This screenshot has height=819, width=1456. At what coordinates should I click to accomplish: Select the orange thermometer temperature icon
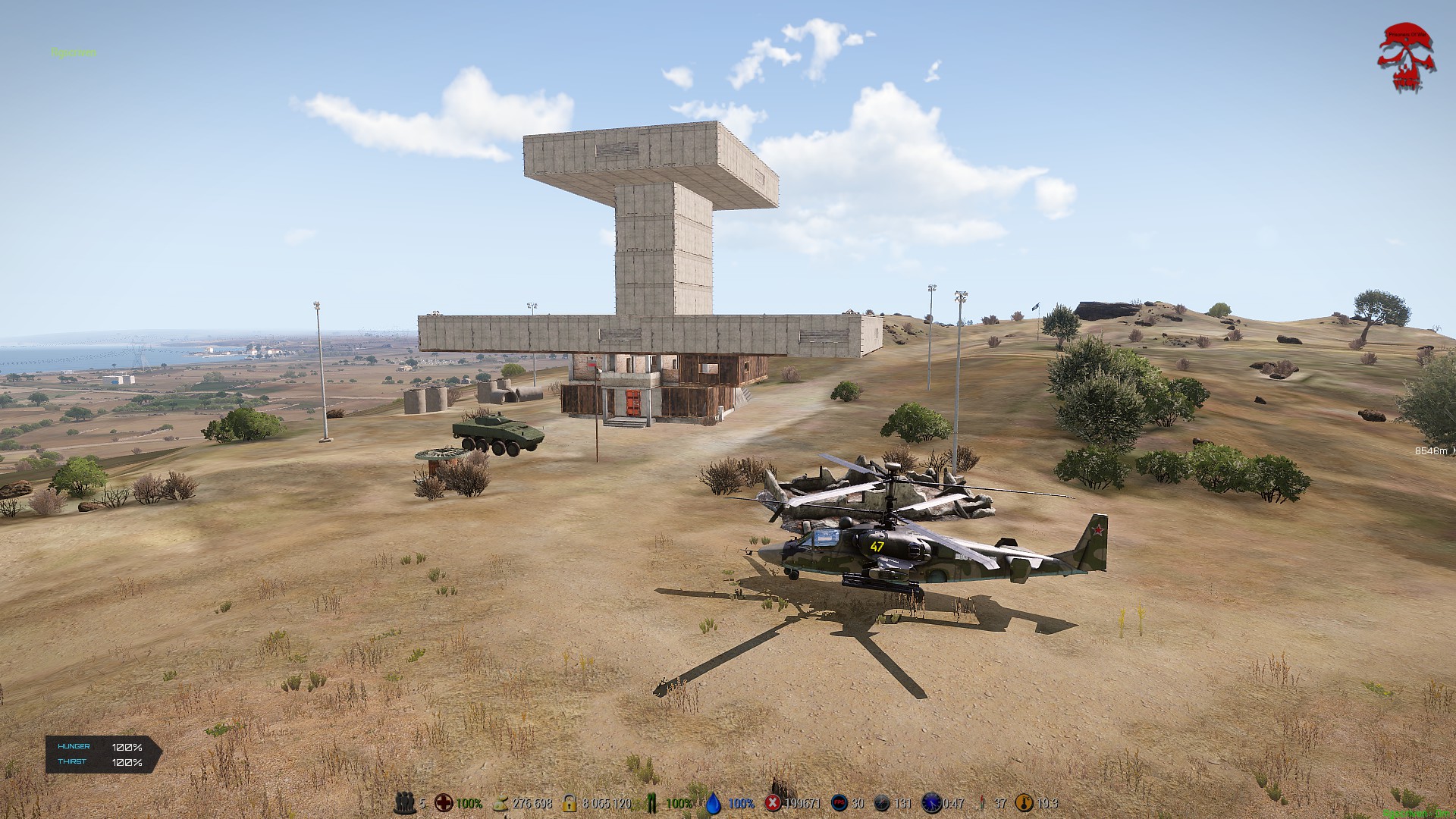coord(1025,803)
